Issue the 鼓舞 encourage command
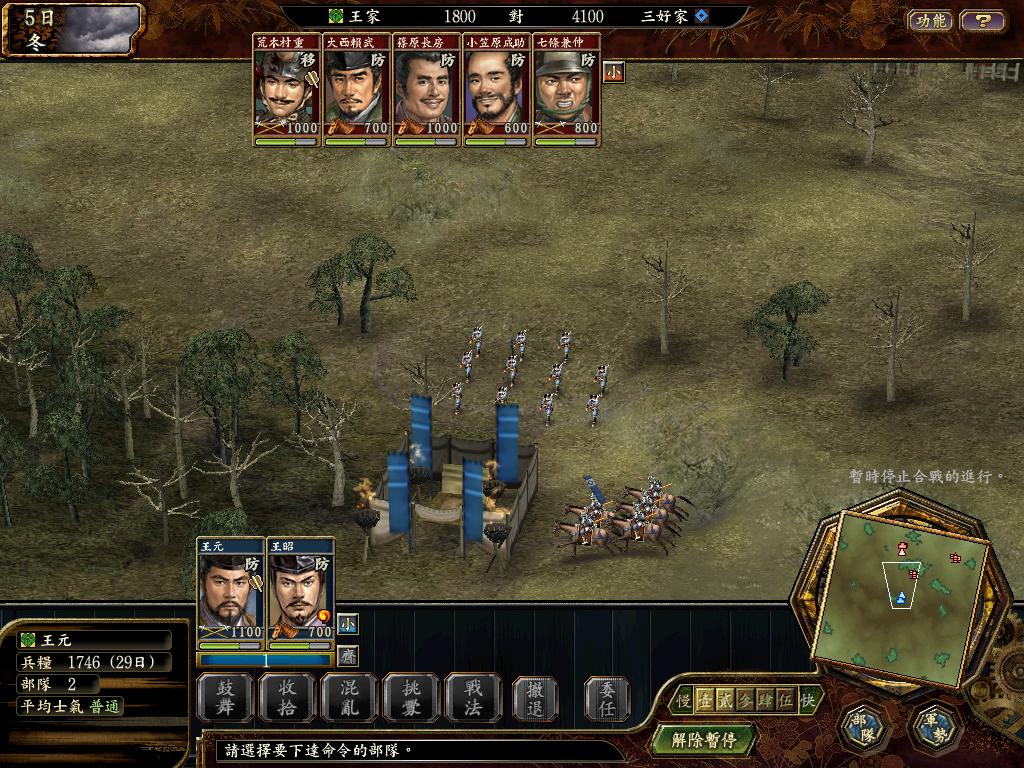 coord(225,697)
